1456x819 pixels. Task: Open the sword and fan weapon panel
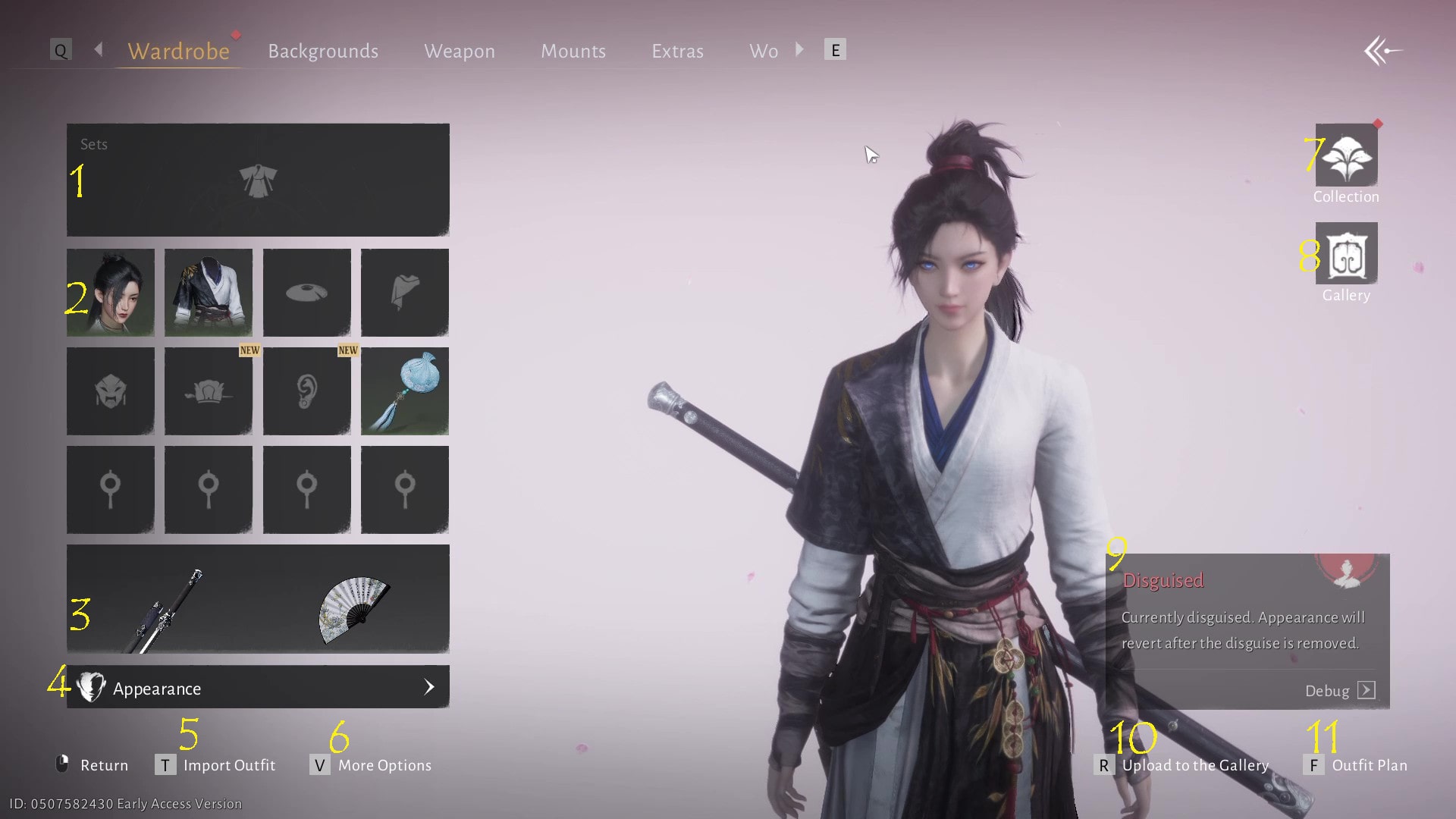(x=258, y=599)
